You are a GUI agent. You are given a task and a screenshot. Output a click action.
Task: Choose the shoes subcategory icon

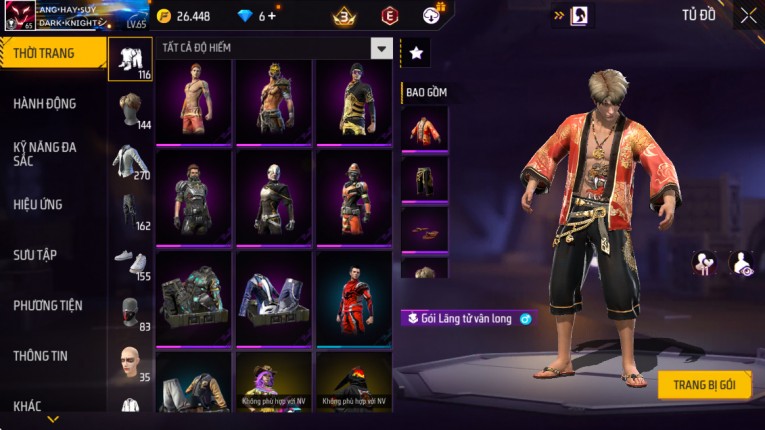130,261
